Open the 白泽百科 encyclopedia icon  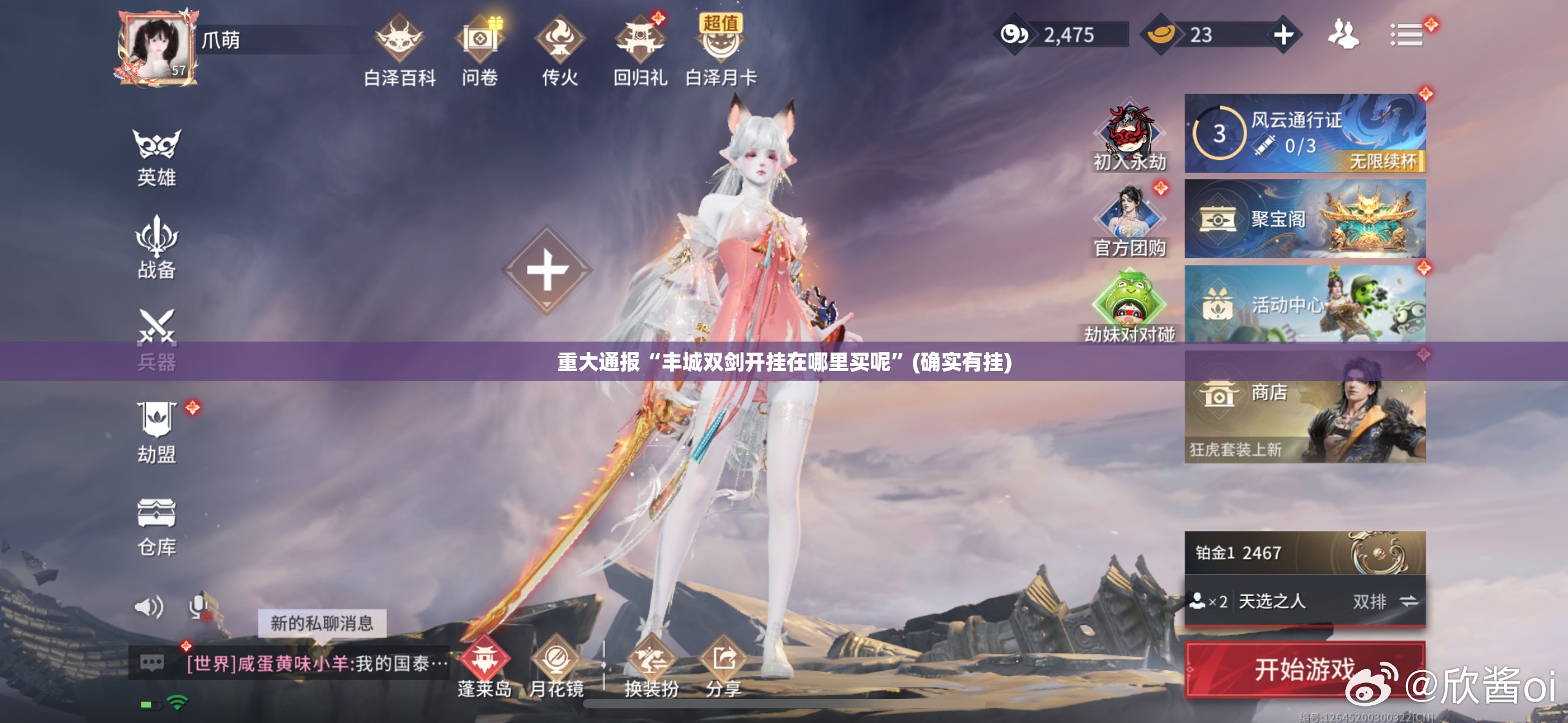click(x=399, y=38)
